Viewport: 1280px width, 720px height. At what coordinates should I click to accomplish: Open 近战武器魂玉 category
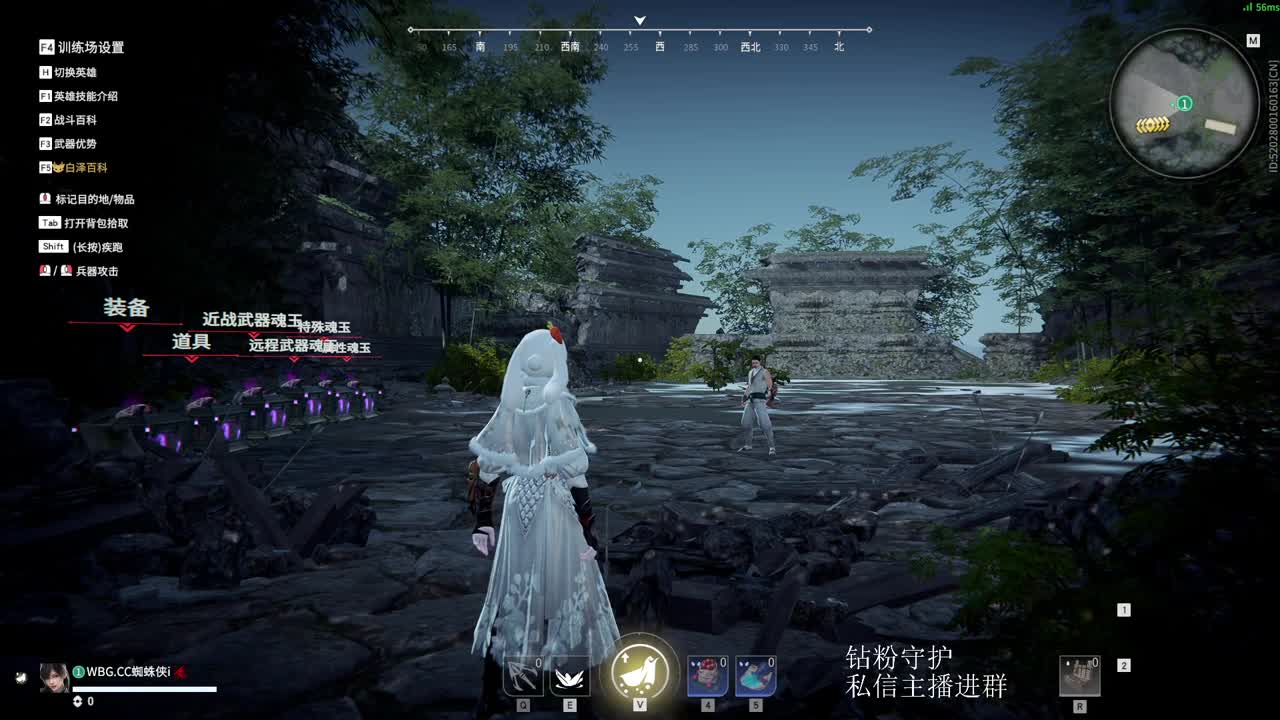[250, 321]
